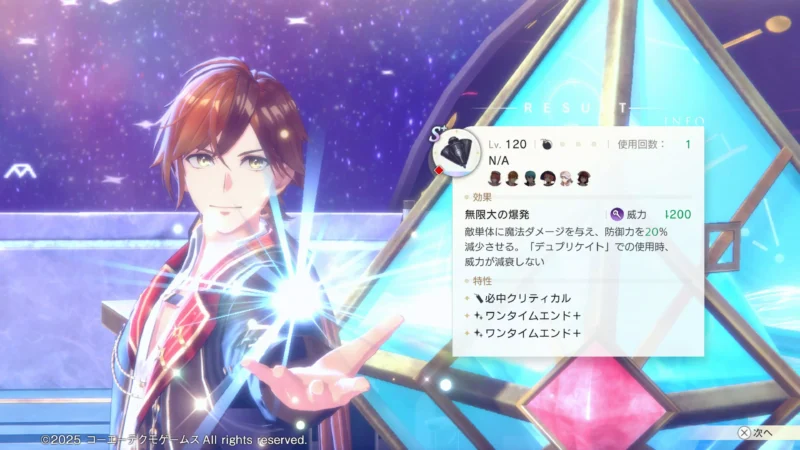
Task: Select the crafted bomb item icon
Action: coord(459,151)
